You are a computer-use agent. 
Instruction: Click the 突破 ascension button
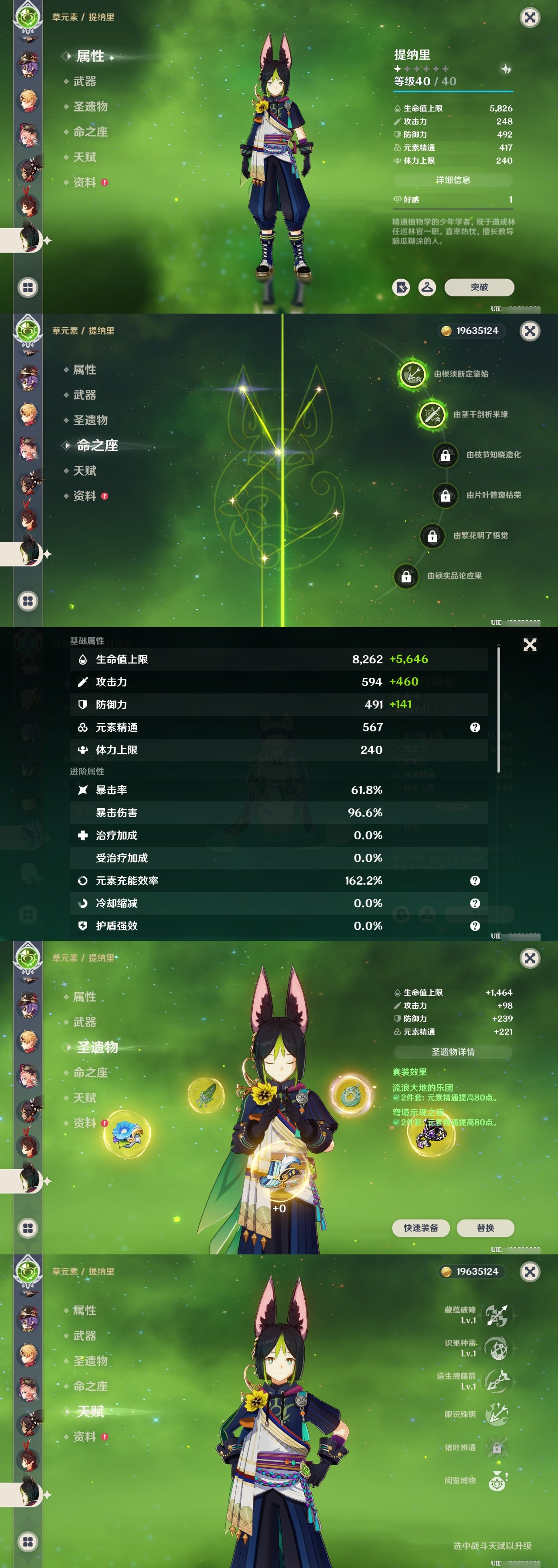point(481,287)
